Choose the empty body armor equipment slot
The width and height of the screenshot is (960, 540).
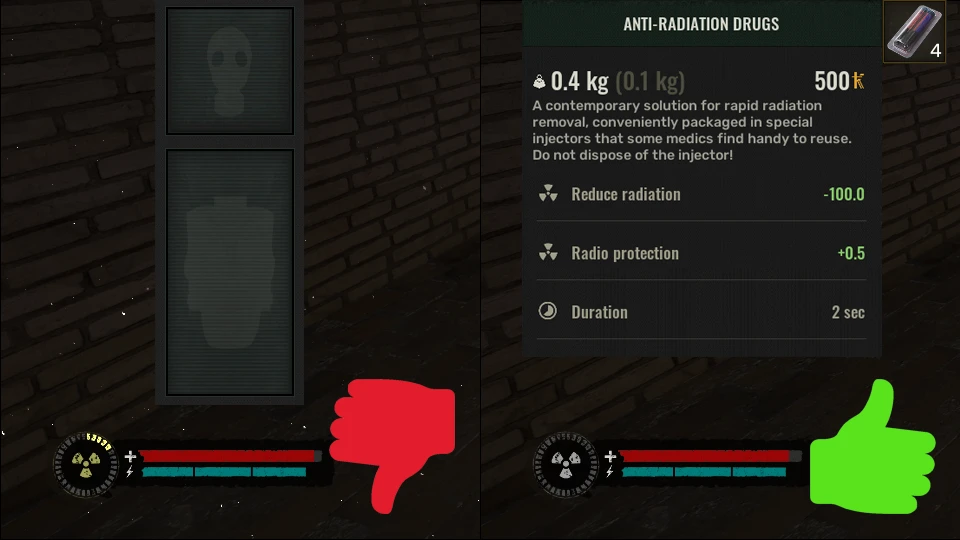pos(230,272)
